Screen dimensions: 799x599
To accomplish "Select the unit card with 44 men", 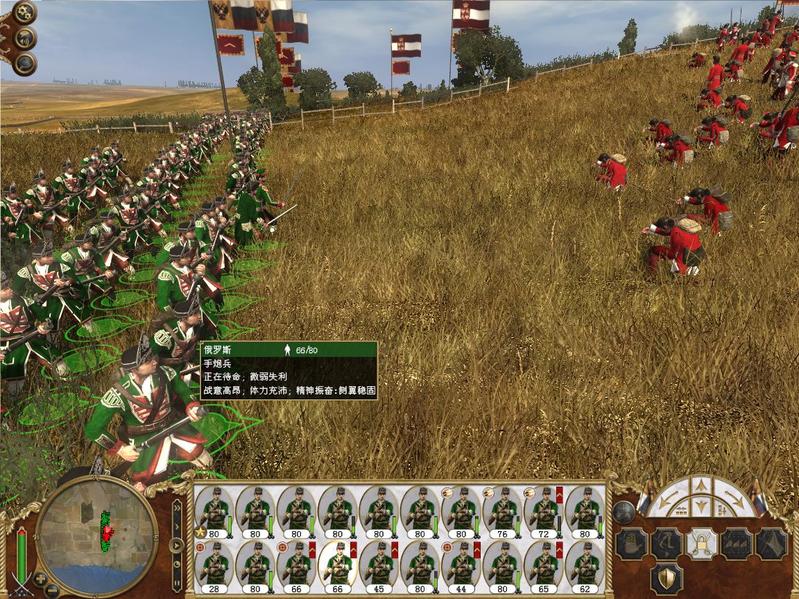I will click(461, 564).
